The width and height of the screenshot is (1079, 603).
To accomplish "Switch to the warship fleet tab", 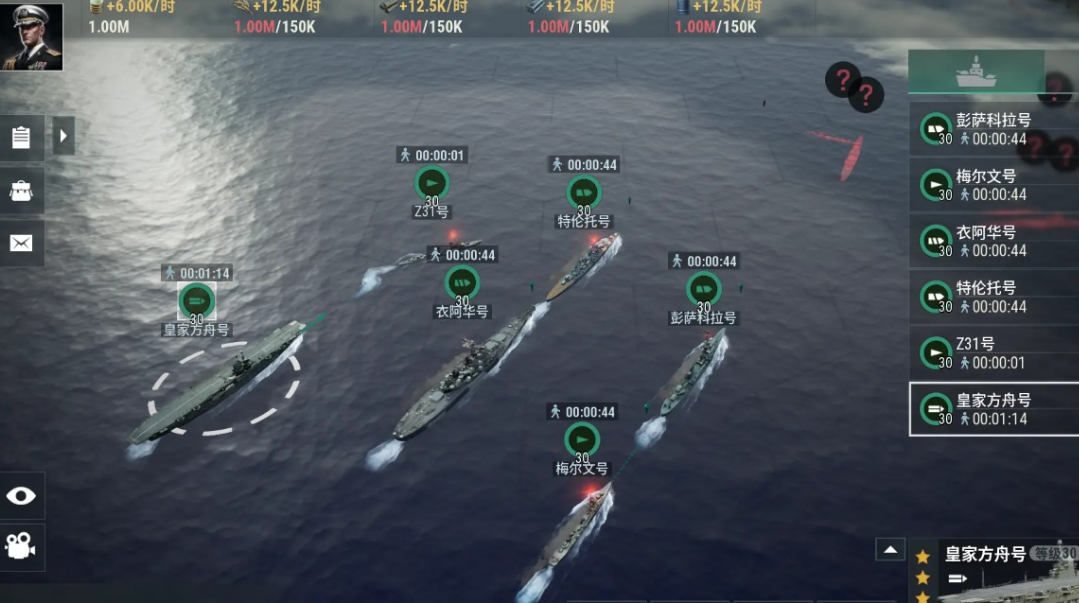I will click(x=975, y=72).
